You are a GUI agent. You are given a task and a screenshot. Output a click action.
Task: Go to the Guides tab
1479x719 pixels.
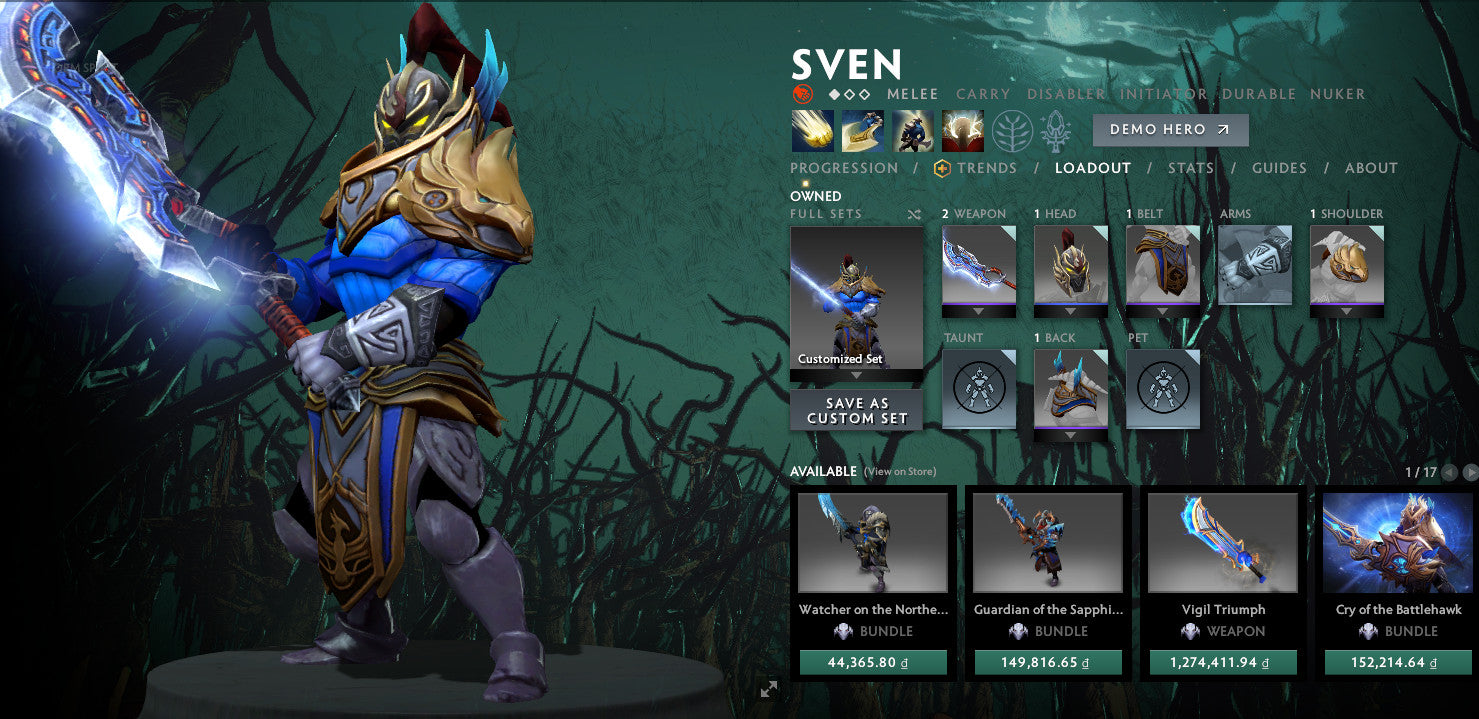[x=1279, y=168]
